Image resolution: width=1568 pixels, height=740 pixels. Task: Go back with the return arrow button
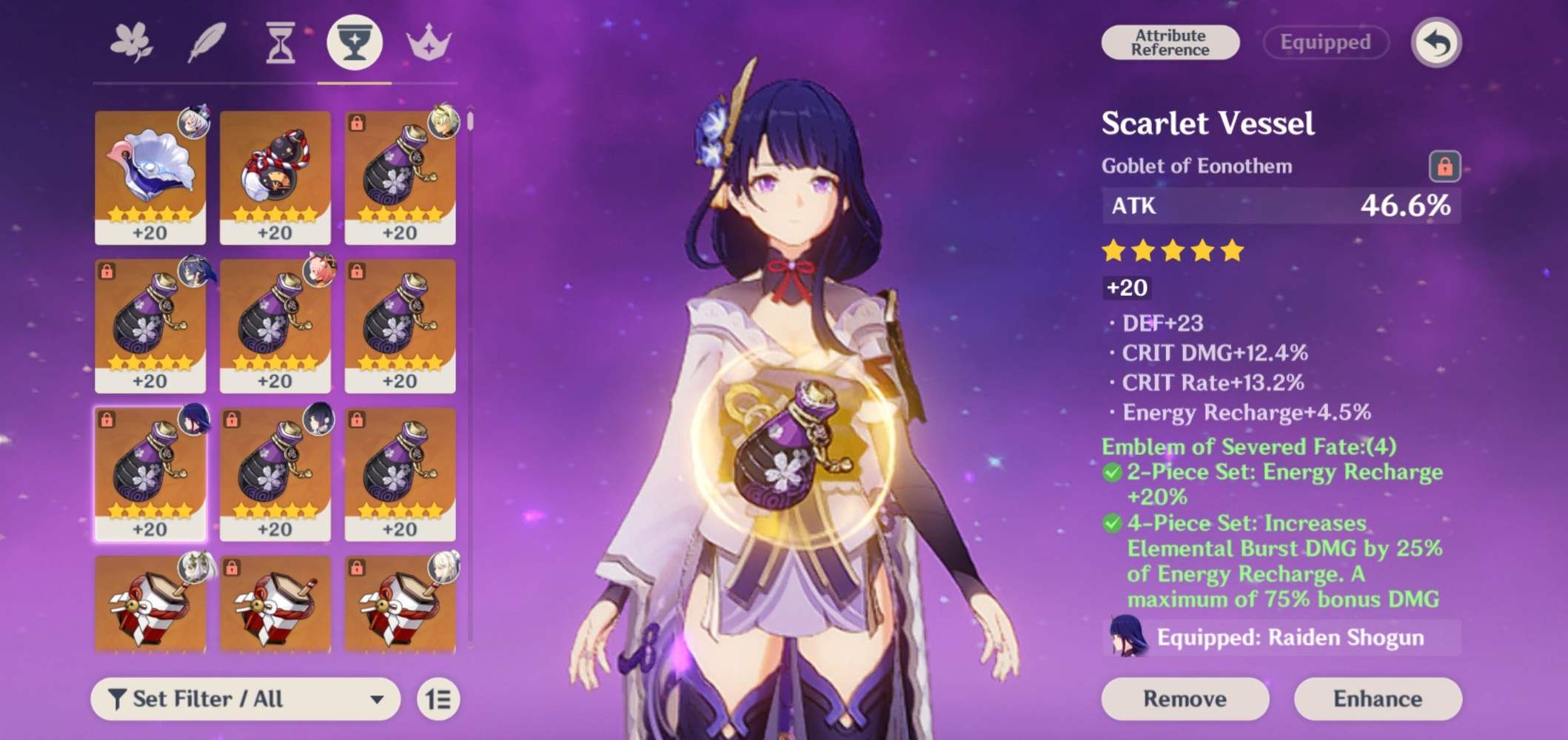pos(1435,43)
